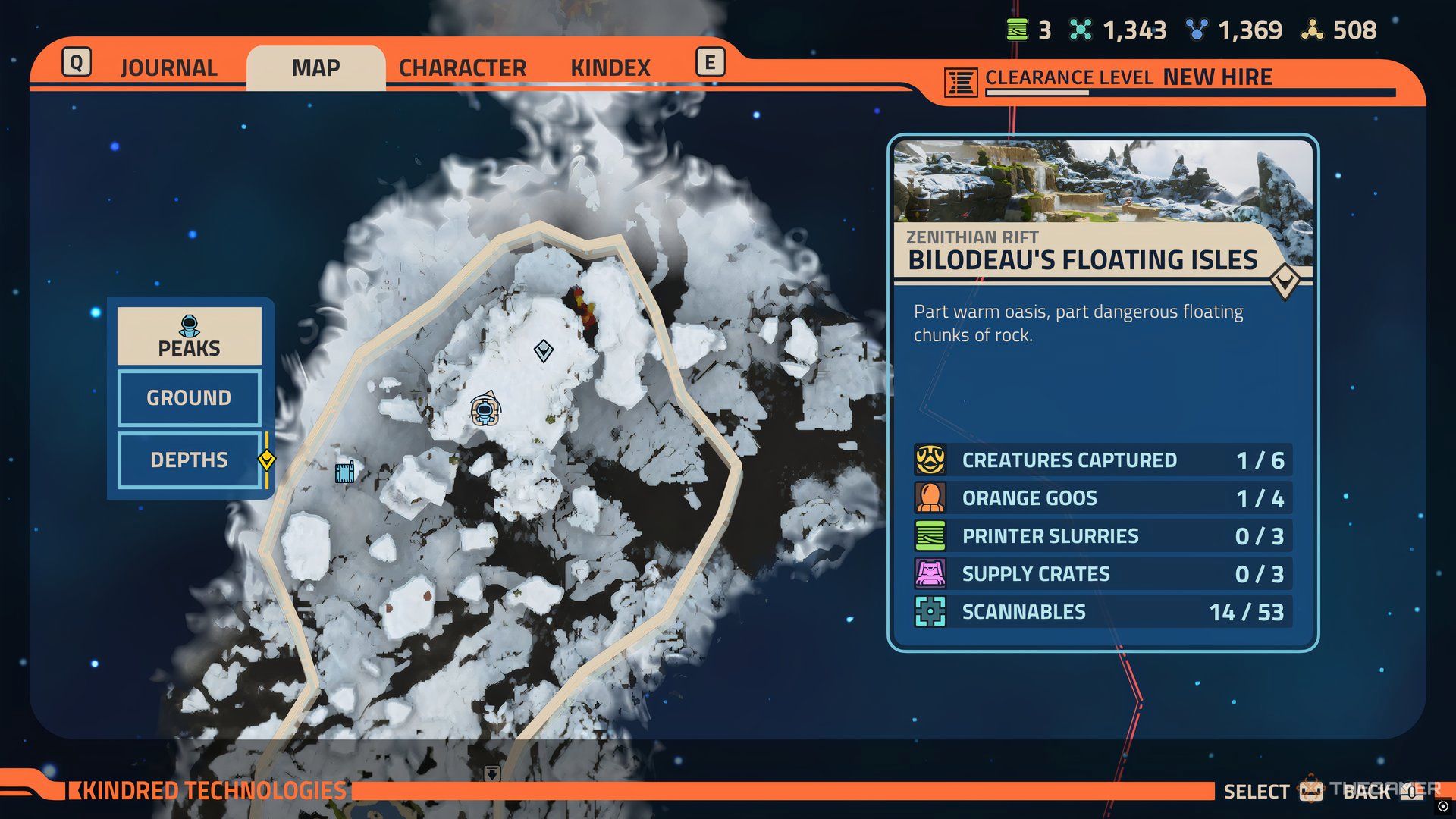Open the Journal tab
The width and height of the screenshot is (1456, 819).
click(x=168, y=68)
